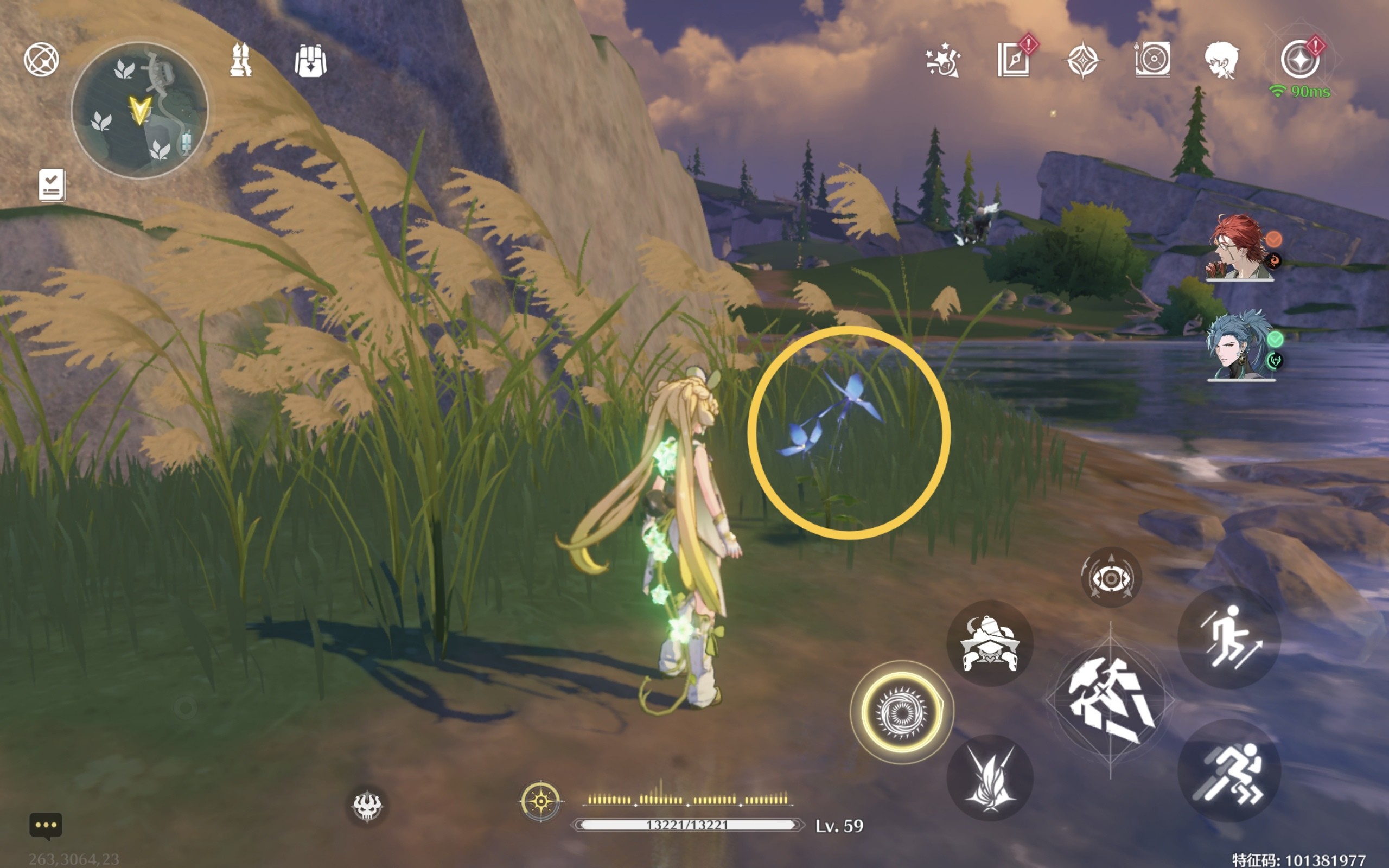1389x868 pixels.
Task: Activate the eye sensor ability button
Action: (1111, 578)
